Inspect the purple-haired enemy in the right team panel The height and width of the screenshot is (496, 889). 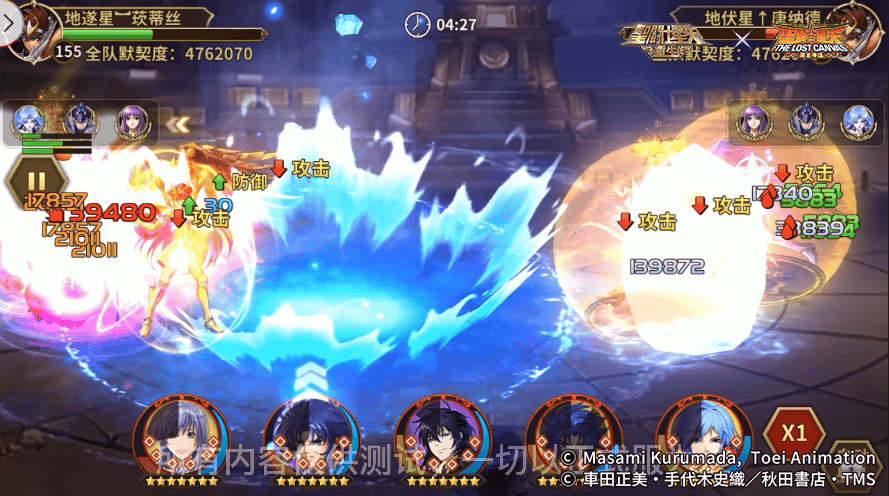(x=753, y=122)
